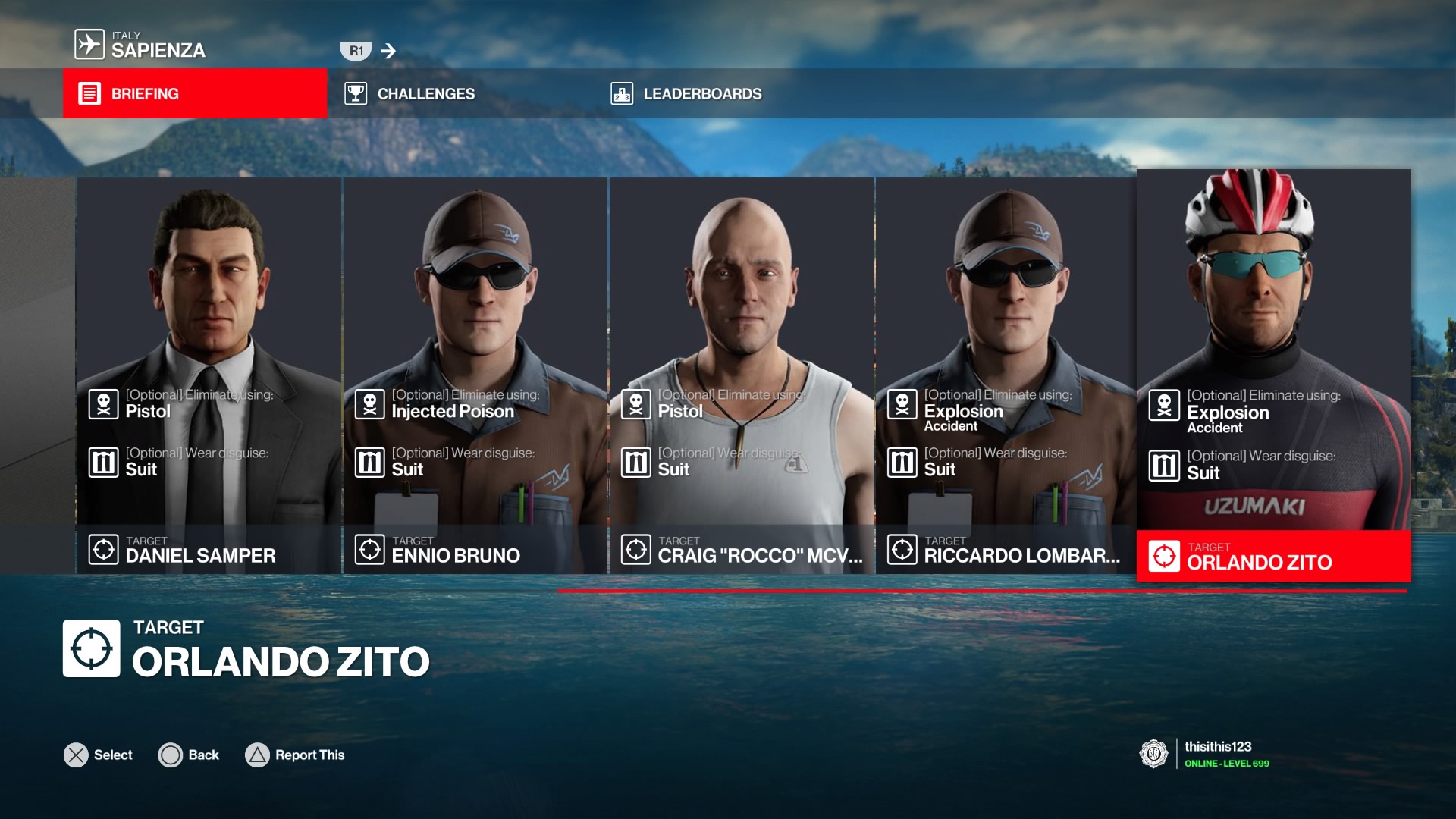Select the Daniel Samper target card
The height and width of the screenshot is (819, 1456).
(209, 375)
